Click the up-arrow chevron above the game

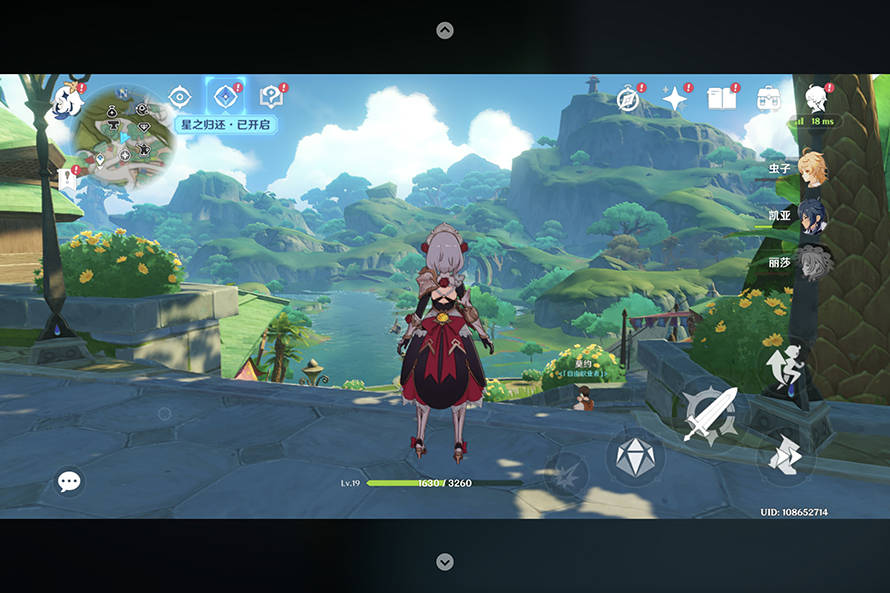tap(445, 31)
